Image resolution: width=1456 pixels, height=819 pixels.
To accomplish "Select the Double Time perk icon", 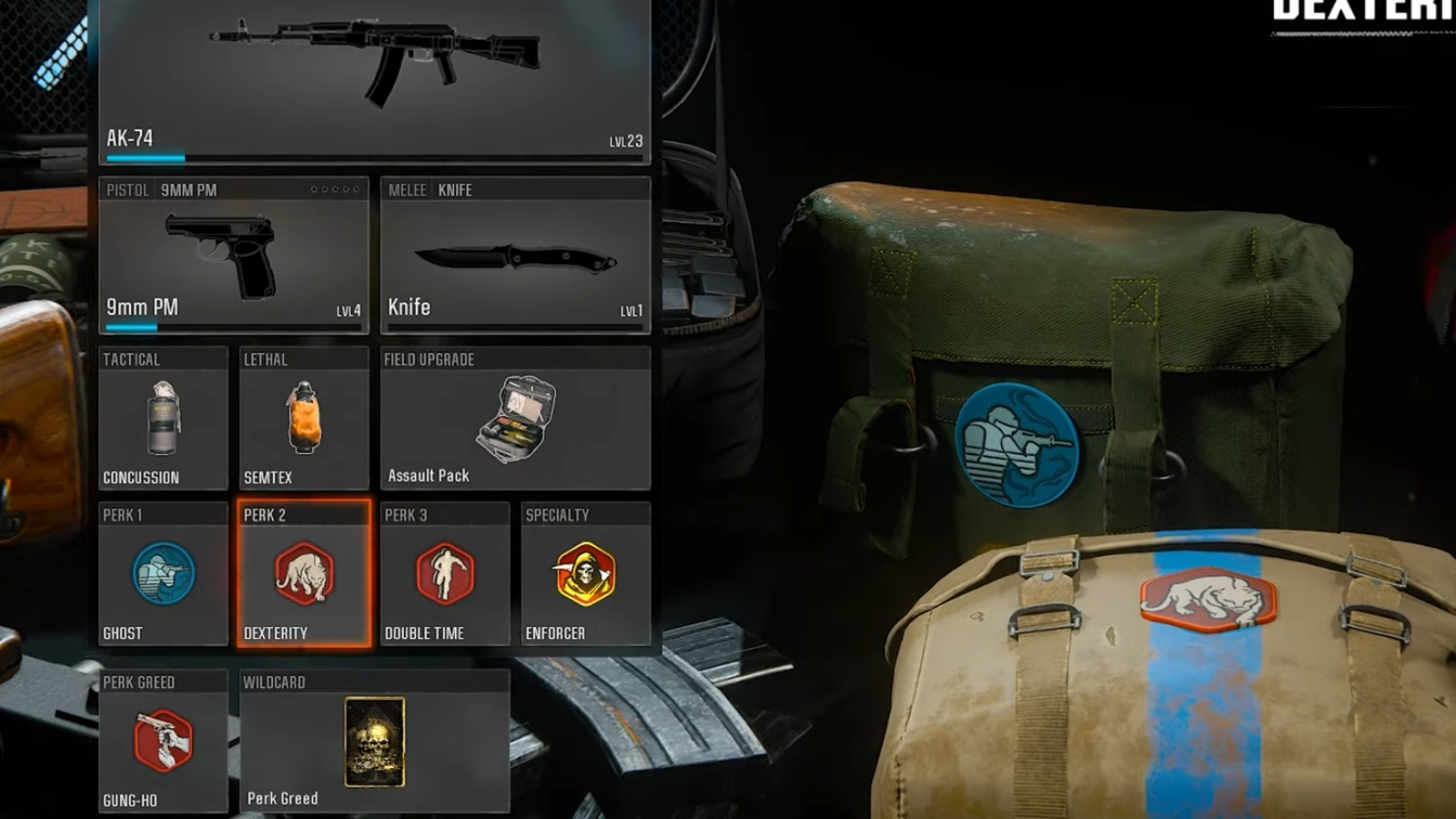I will point(445,575).
